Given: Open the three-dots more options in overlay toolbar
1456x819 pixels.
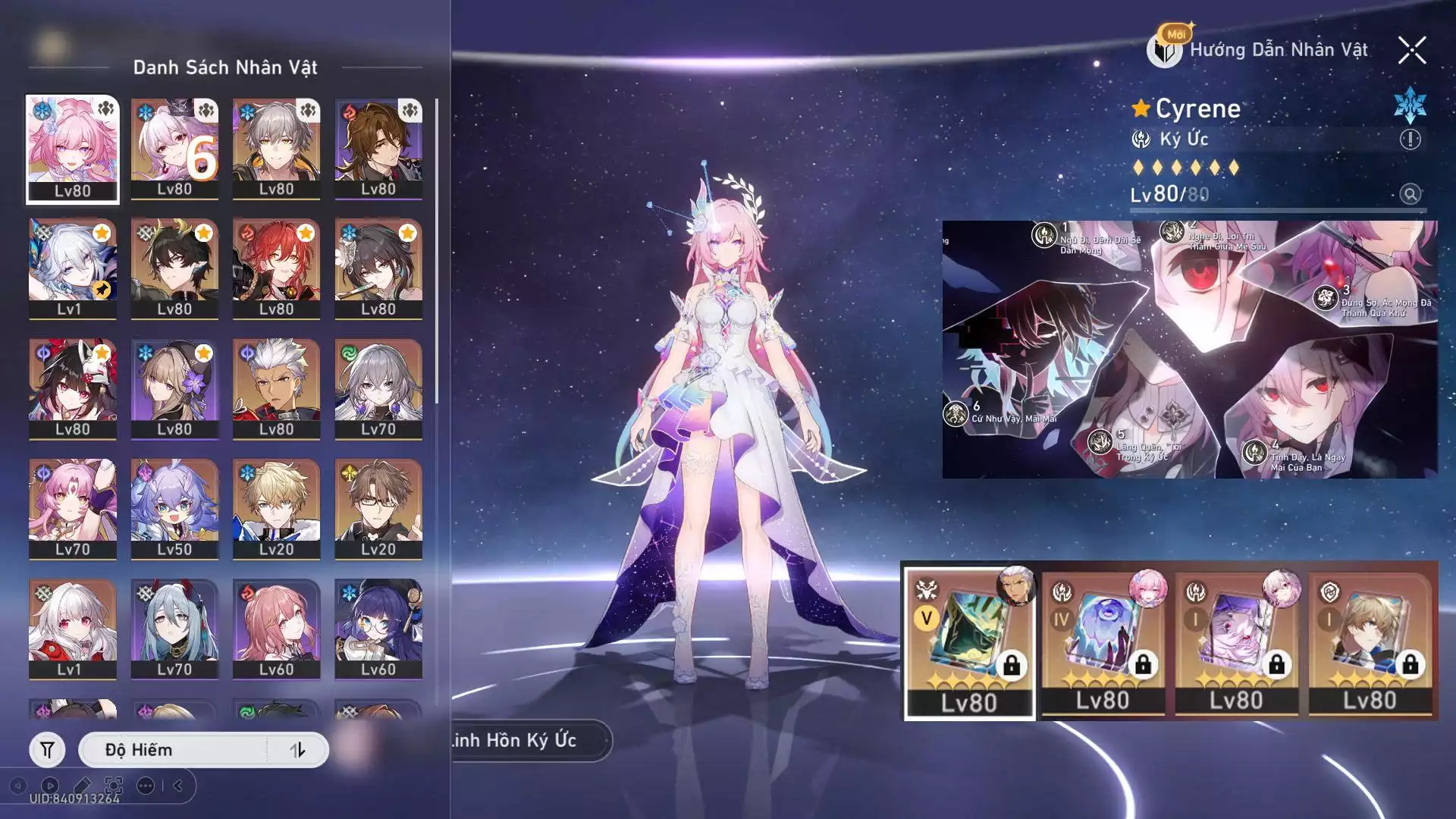Looking at the screenshot, I should [x=146, y=786].
